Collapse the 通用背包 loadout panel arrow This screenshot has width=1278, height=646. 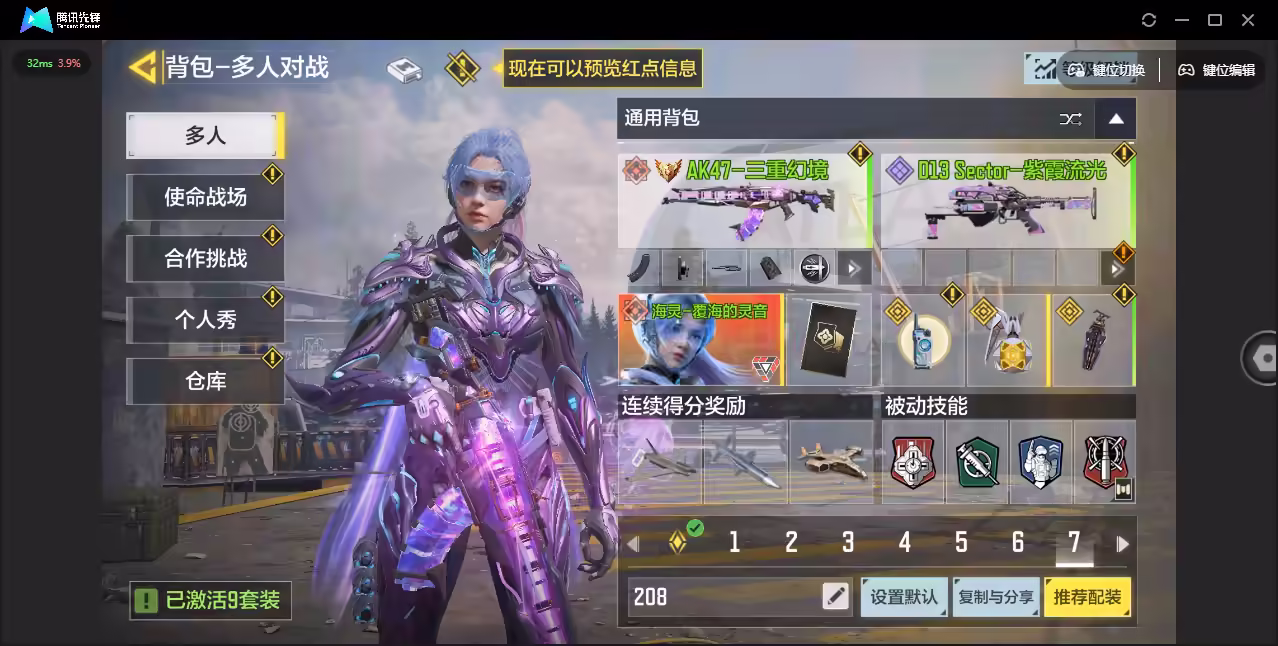click(x=1116, y=119)
